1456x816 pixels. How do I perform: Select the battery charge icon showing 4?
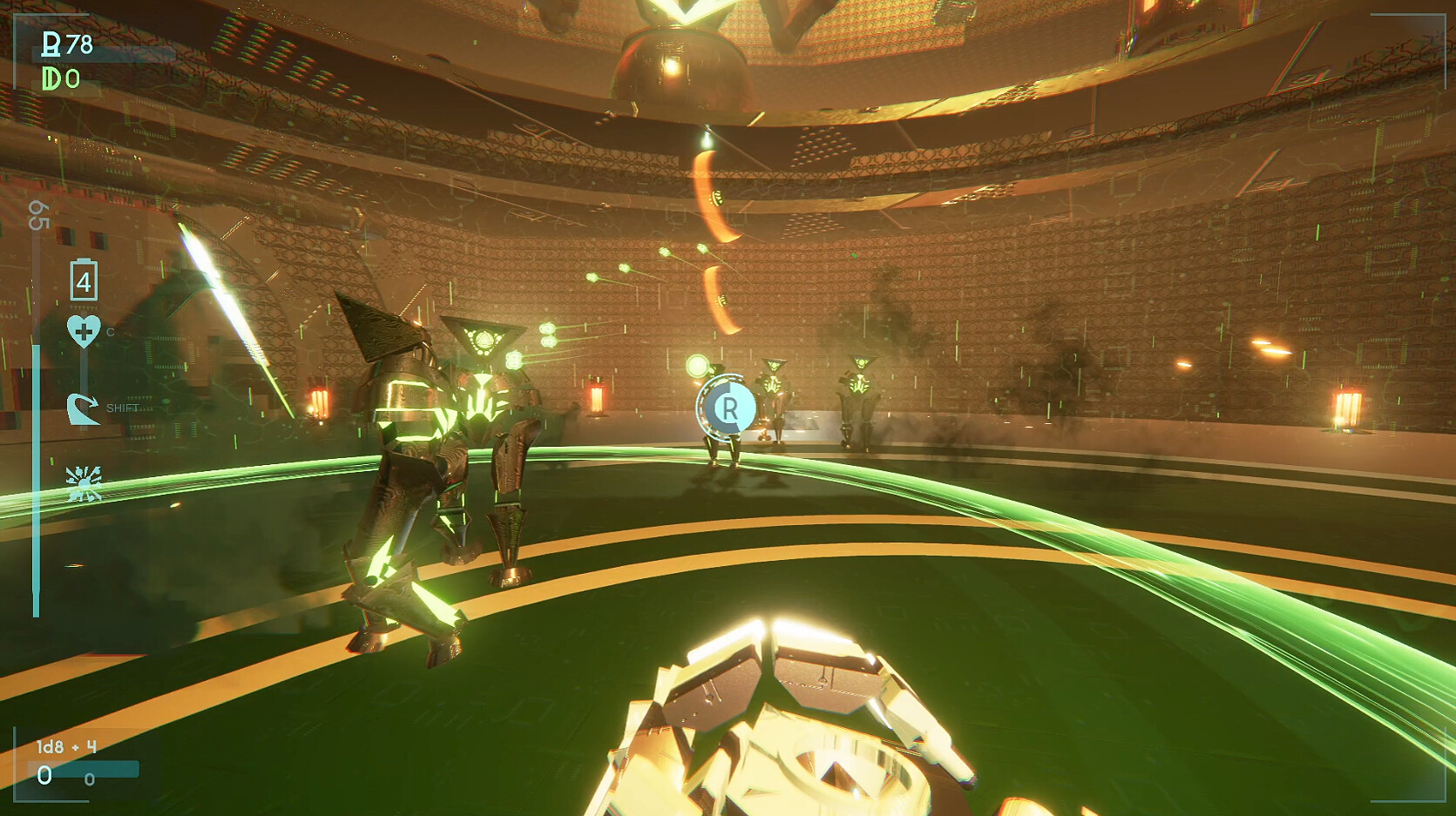[85, 280]
